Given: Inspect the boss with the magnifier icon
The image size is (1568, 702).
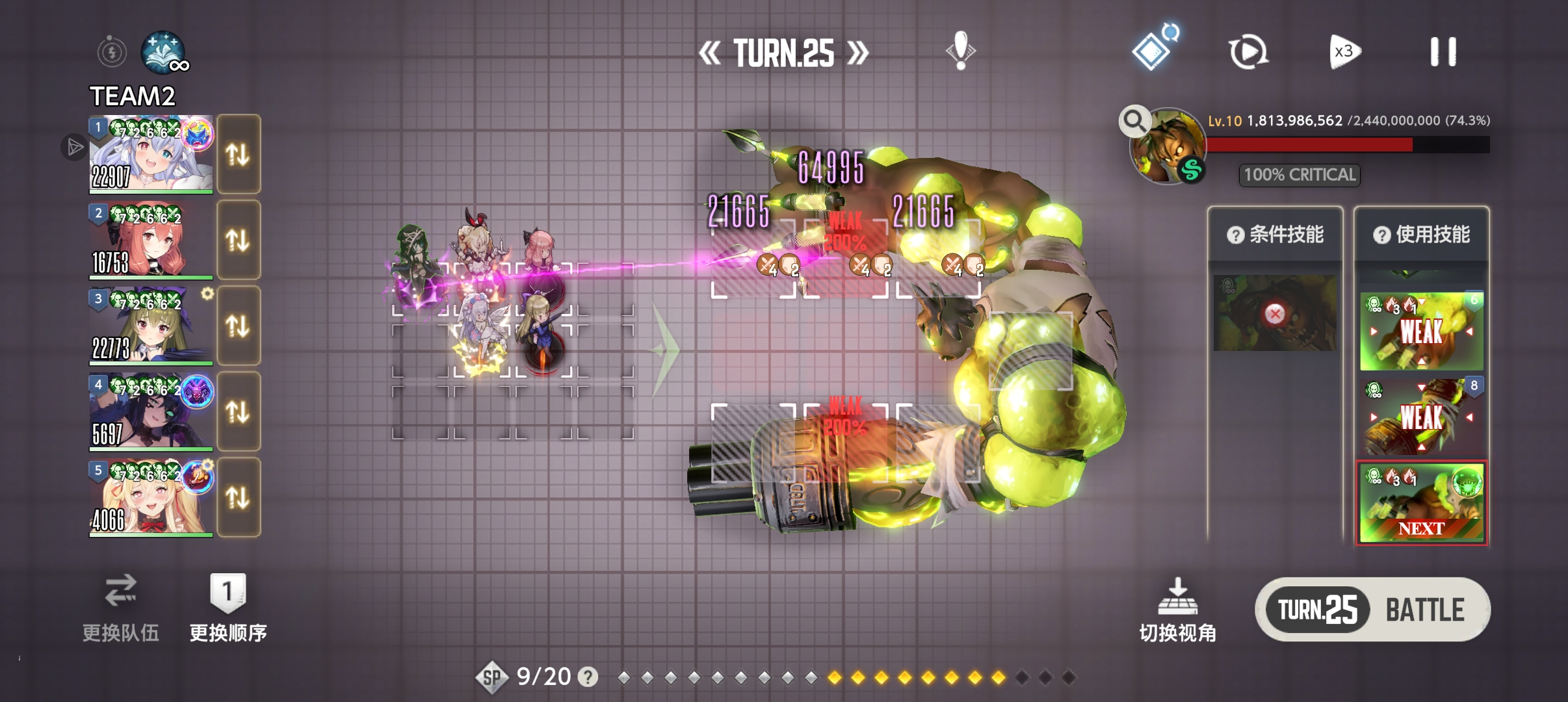Looking at the screenshot, I should [1134, 121].
